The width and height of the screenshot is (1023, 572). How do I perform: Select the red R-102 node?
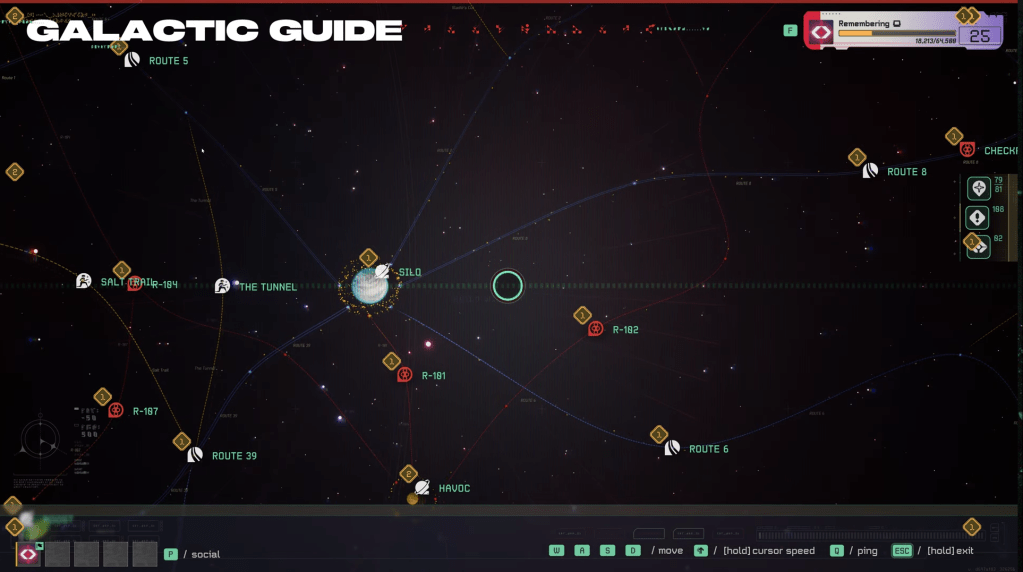click(596, 329)
